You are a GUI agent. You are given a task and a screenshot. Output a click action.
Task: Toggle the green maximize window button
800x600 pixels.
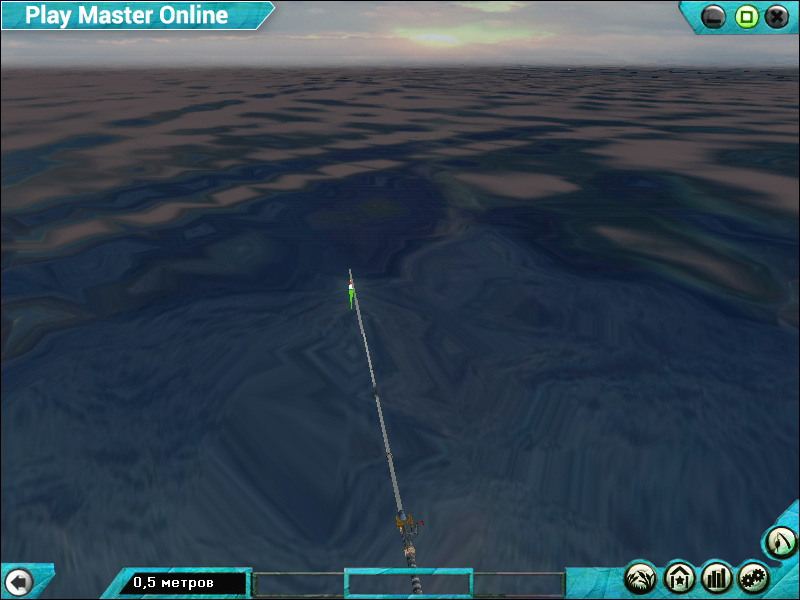click(746, 16)
